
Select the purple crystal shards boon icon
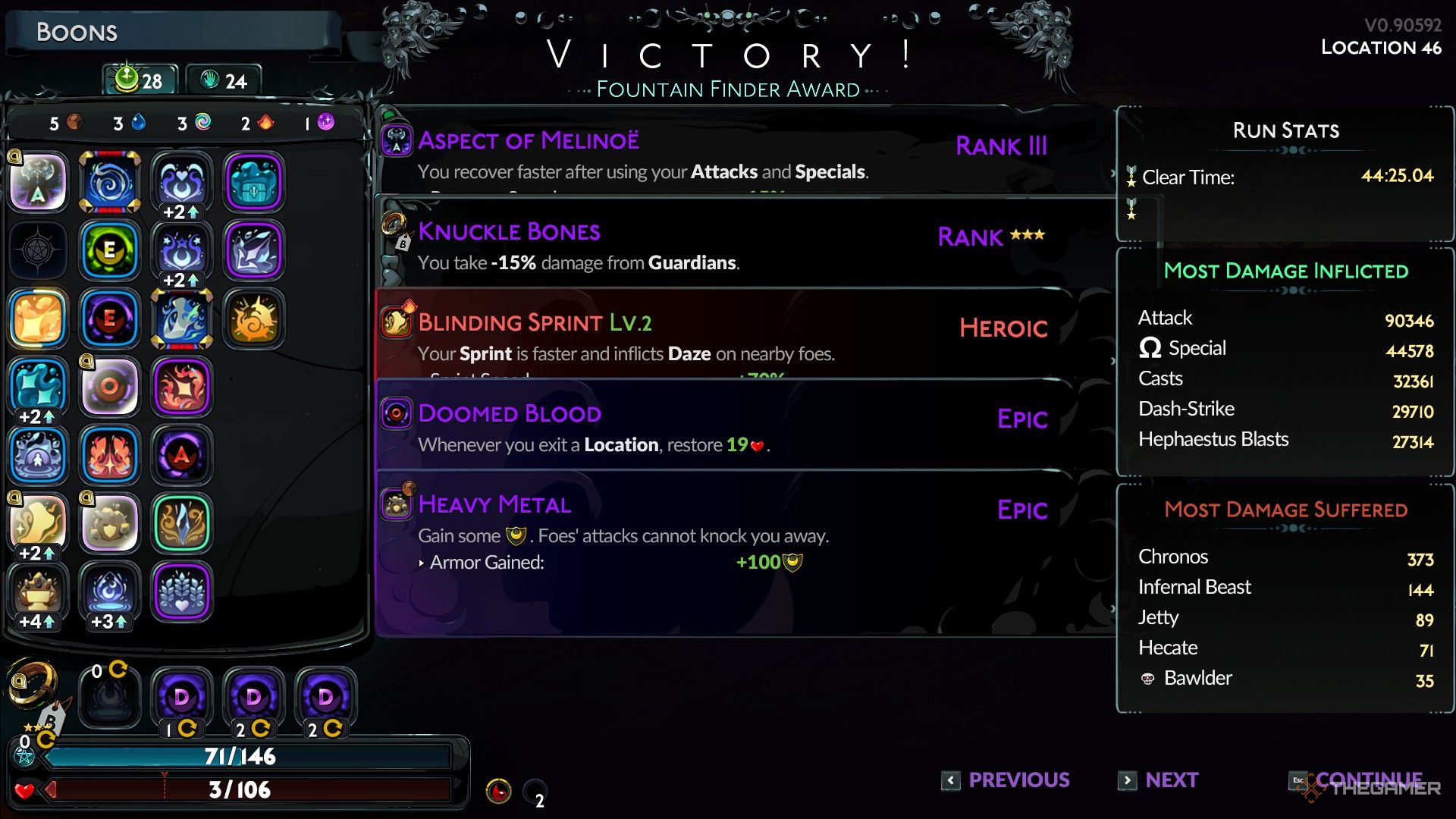point(254,250)
